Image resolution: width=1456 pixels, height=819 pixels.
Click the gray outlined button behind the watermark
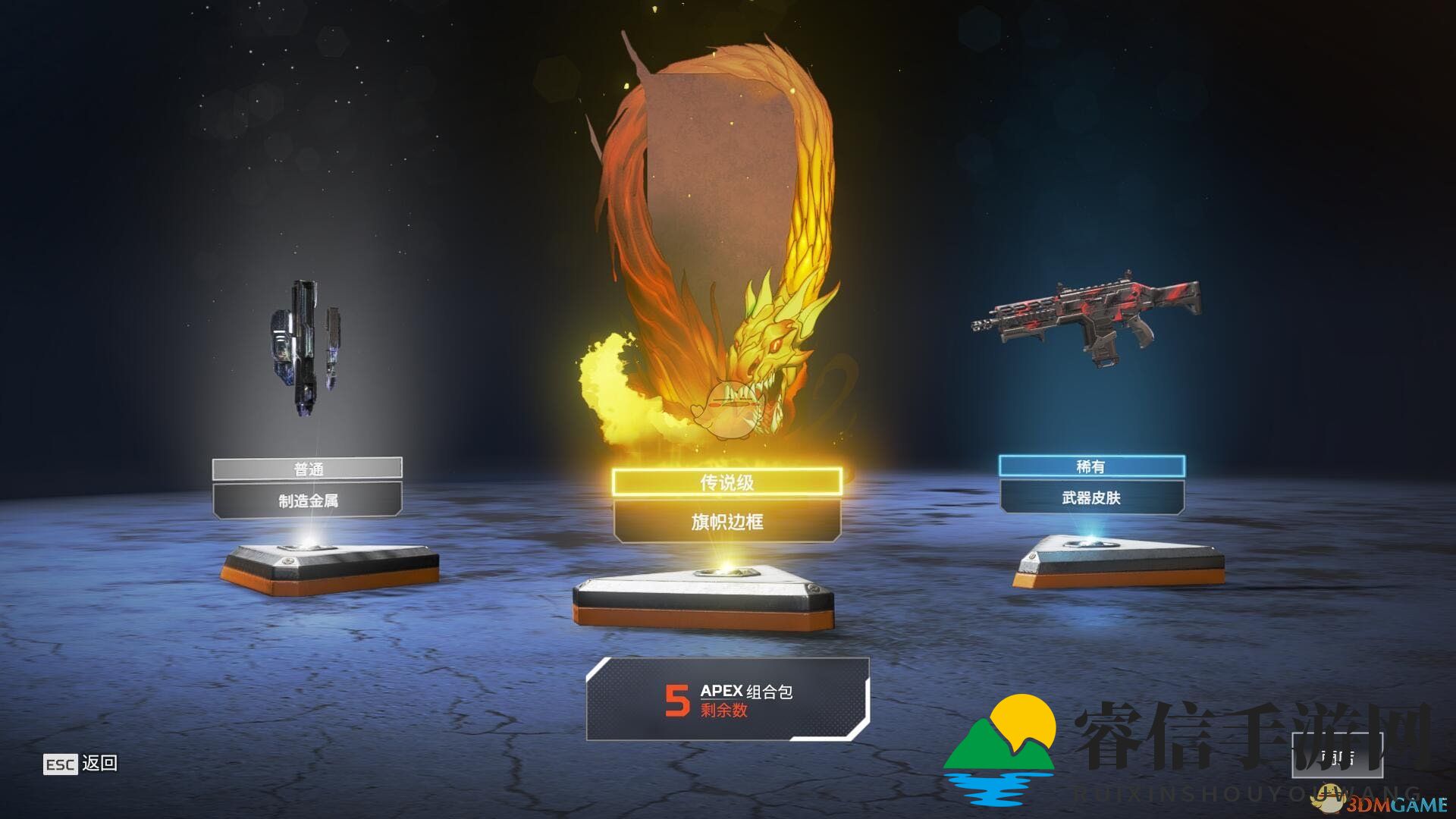coord(1337,756)
